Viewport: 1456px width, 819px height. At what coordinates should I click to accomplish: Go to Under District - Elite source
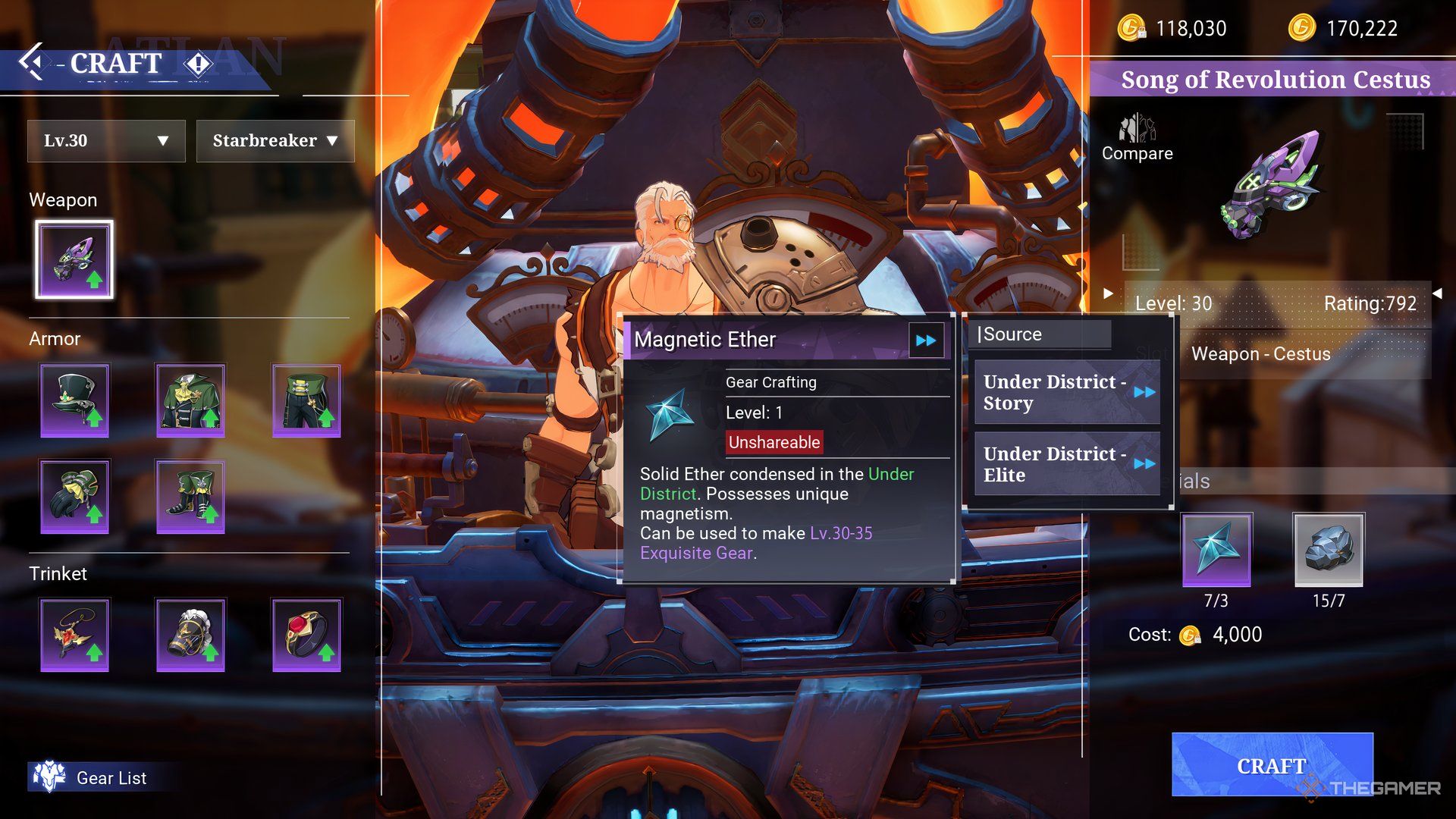pos(1067,464)
